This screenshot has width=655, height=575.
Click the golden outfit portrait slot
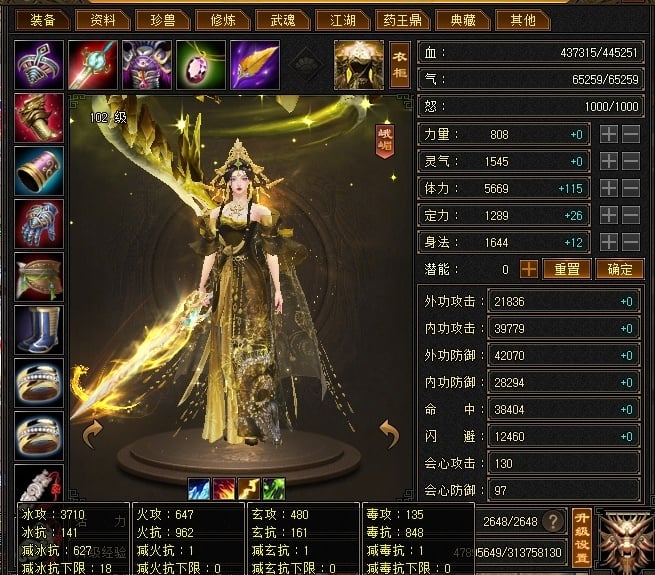click(x=359, y=64)
